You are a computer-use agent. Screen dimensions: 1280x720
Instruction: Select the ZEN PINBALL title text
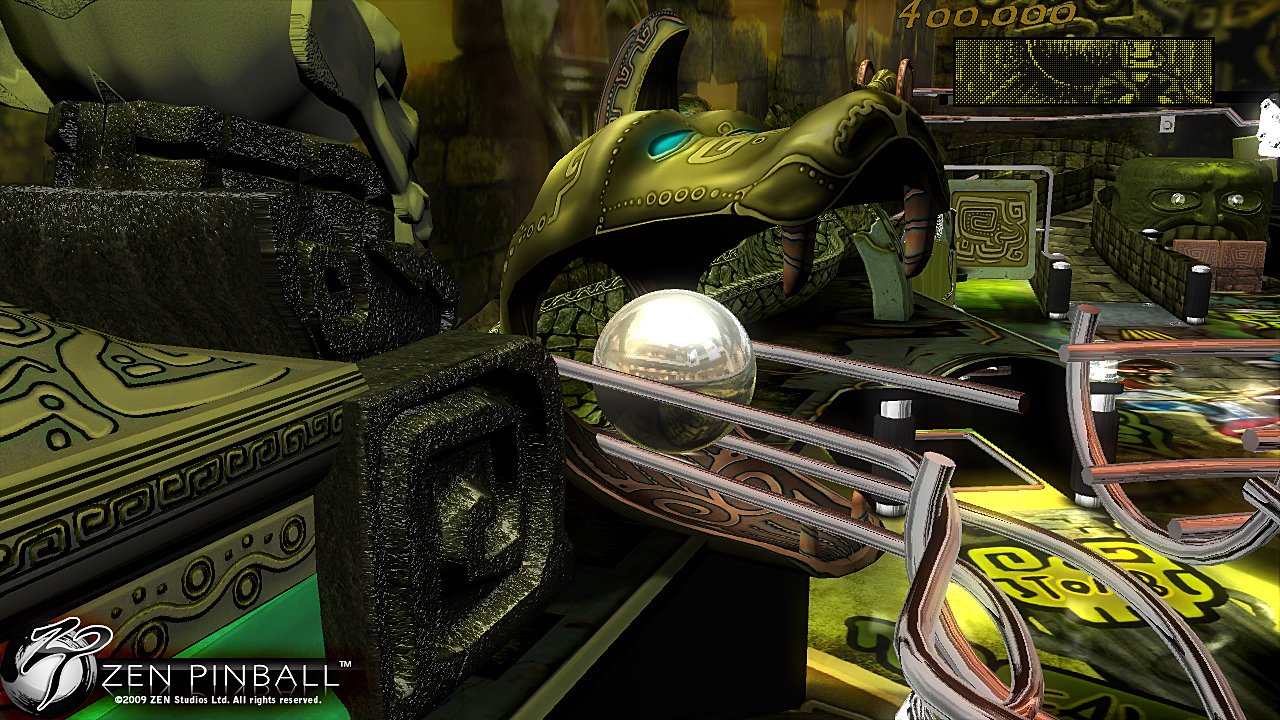[215, 675]
